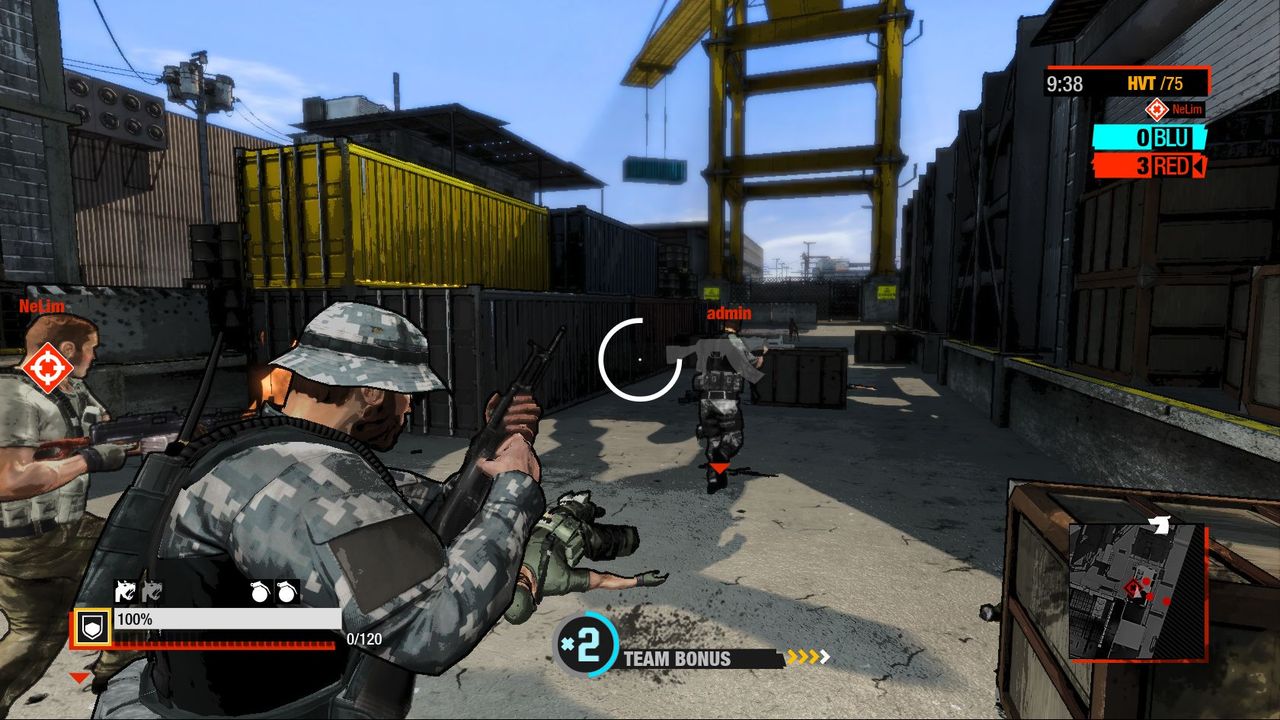The width and height of the screenshot is (1280, 720).
Task: Click the armor shield icon
Action: [91, 626]
